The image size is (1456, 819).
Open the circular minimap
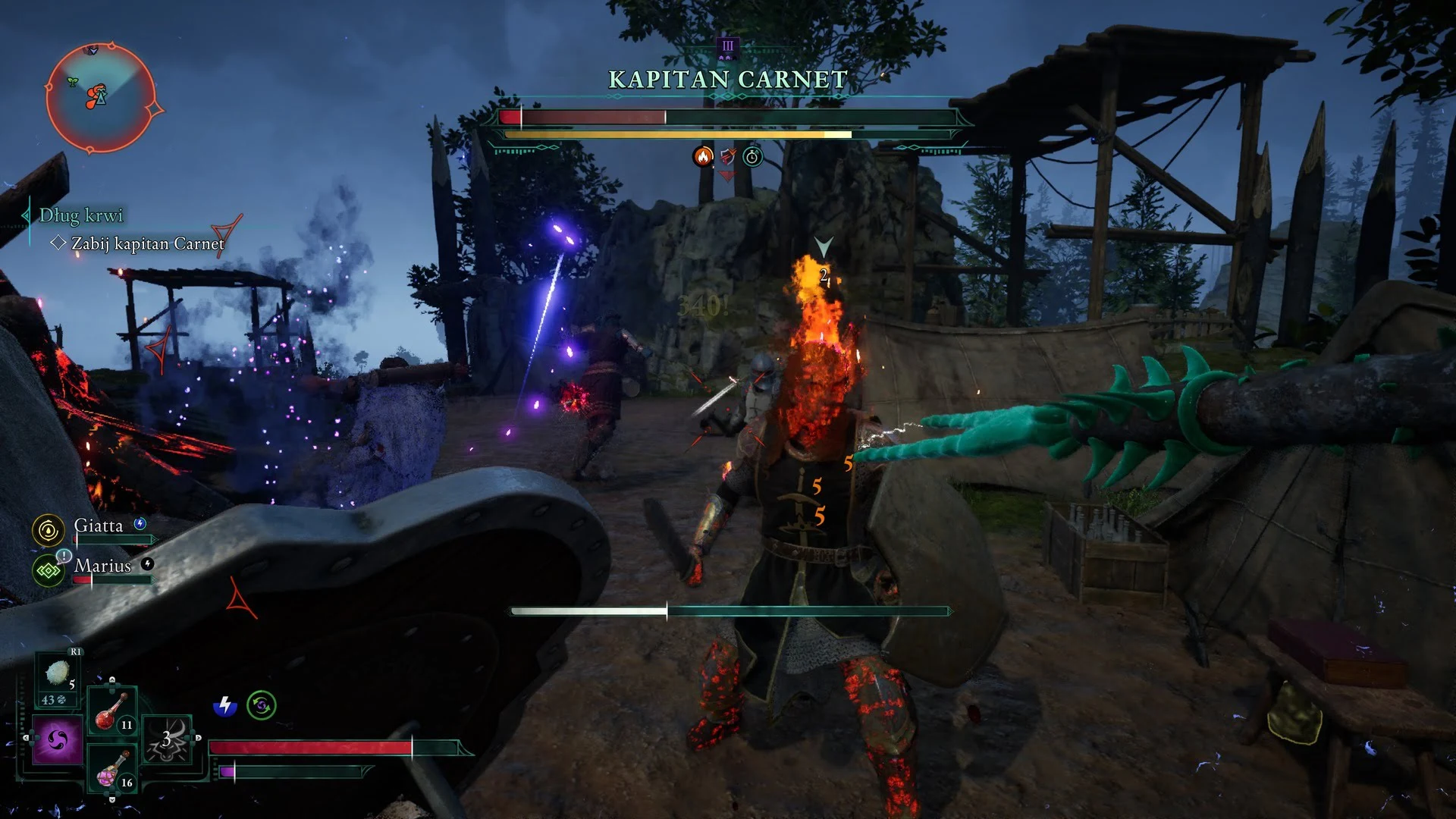pyautogui.click(x=101, y=99)
